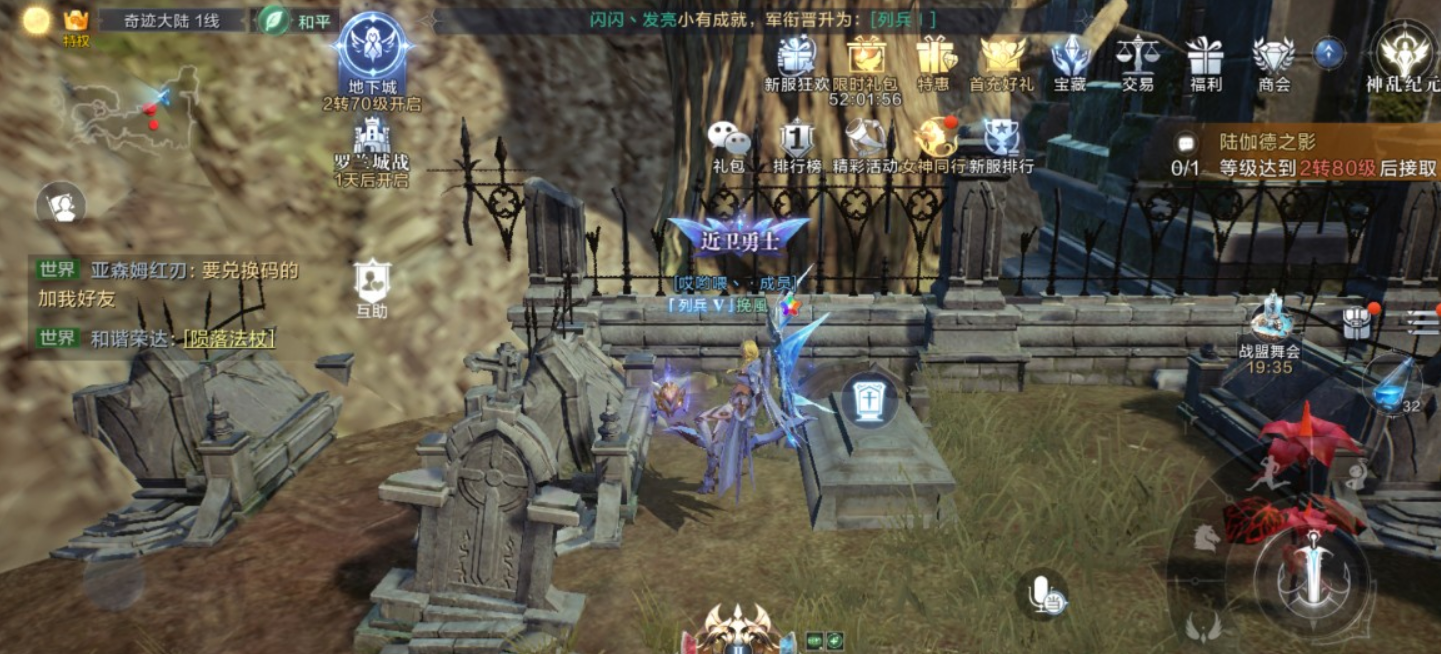This screenshot has width=1441, height=654.
Task: Open the 商会 diamond guild shop
Action: click(1274, 60)
